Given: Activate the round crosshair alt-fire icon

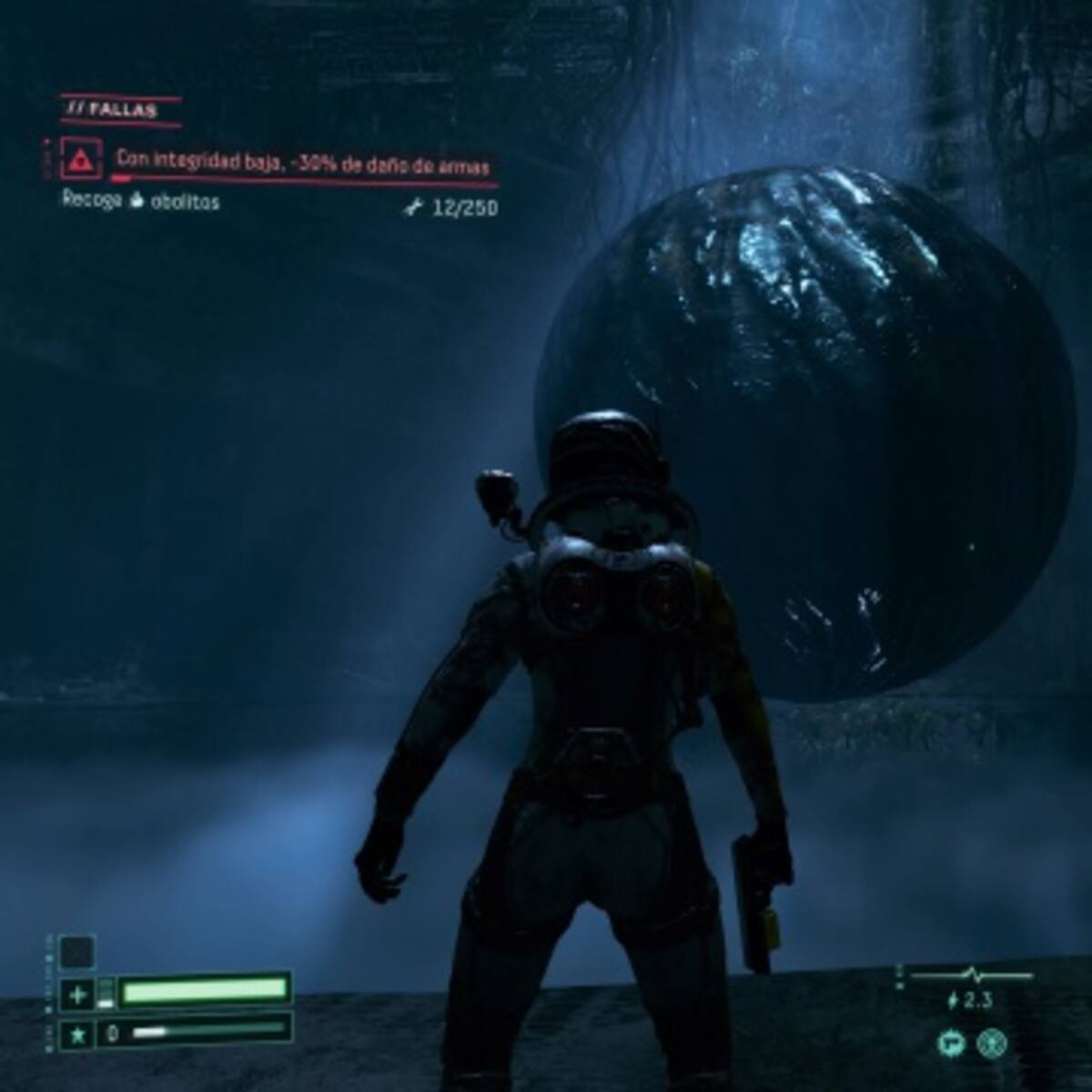Looking at the screenshot, I should 991,1043.
